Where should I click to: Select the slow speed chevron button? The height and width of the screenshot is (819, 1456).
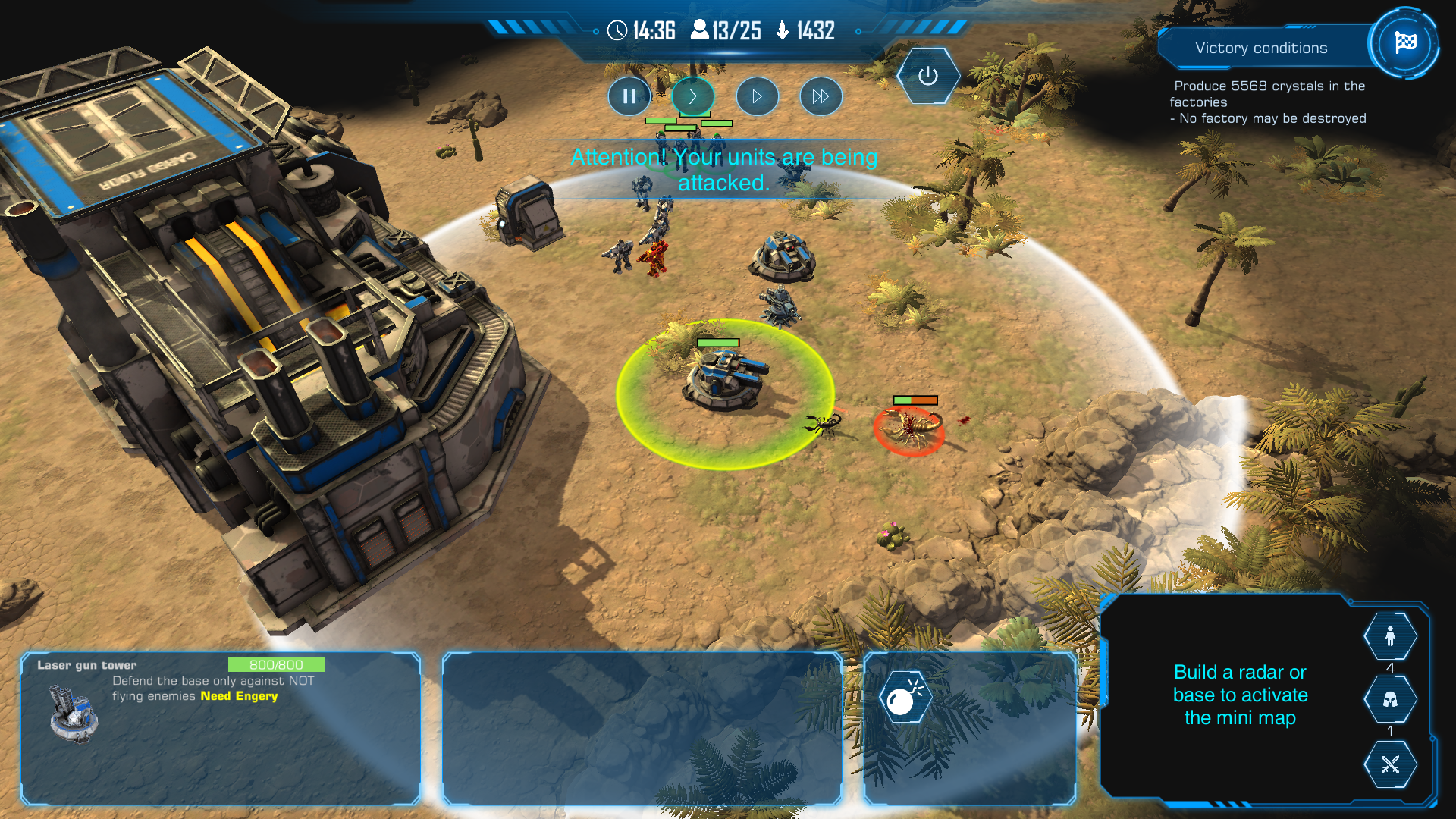(x=692, y=96)
